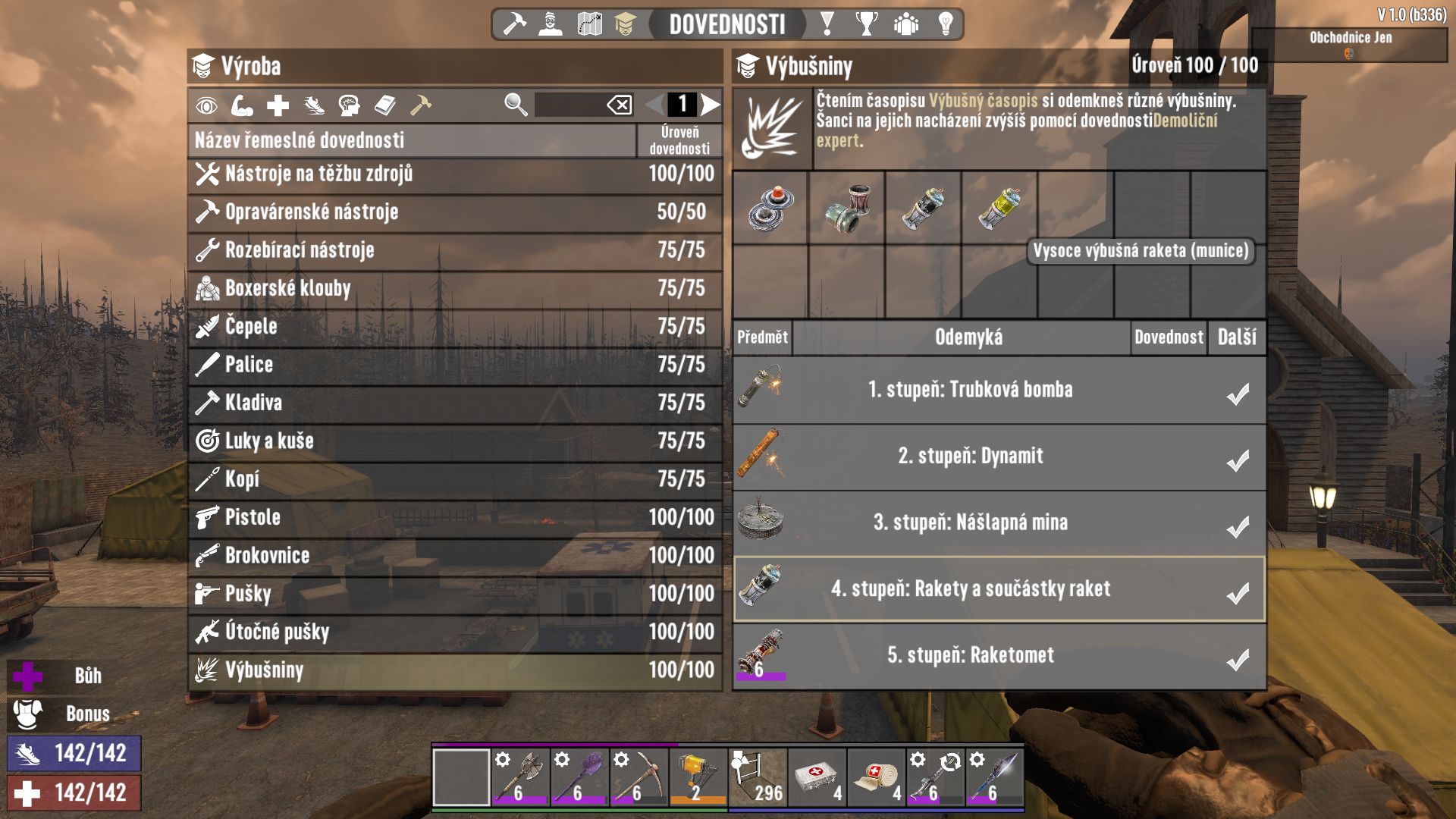The width and height of the screenshot is (1456, 819).
Task: Filter skills by the strength arm icon
Action: (x=242, y=105)
